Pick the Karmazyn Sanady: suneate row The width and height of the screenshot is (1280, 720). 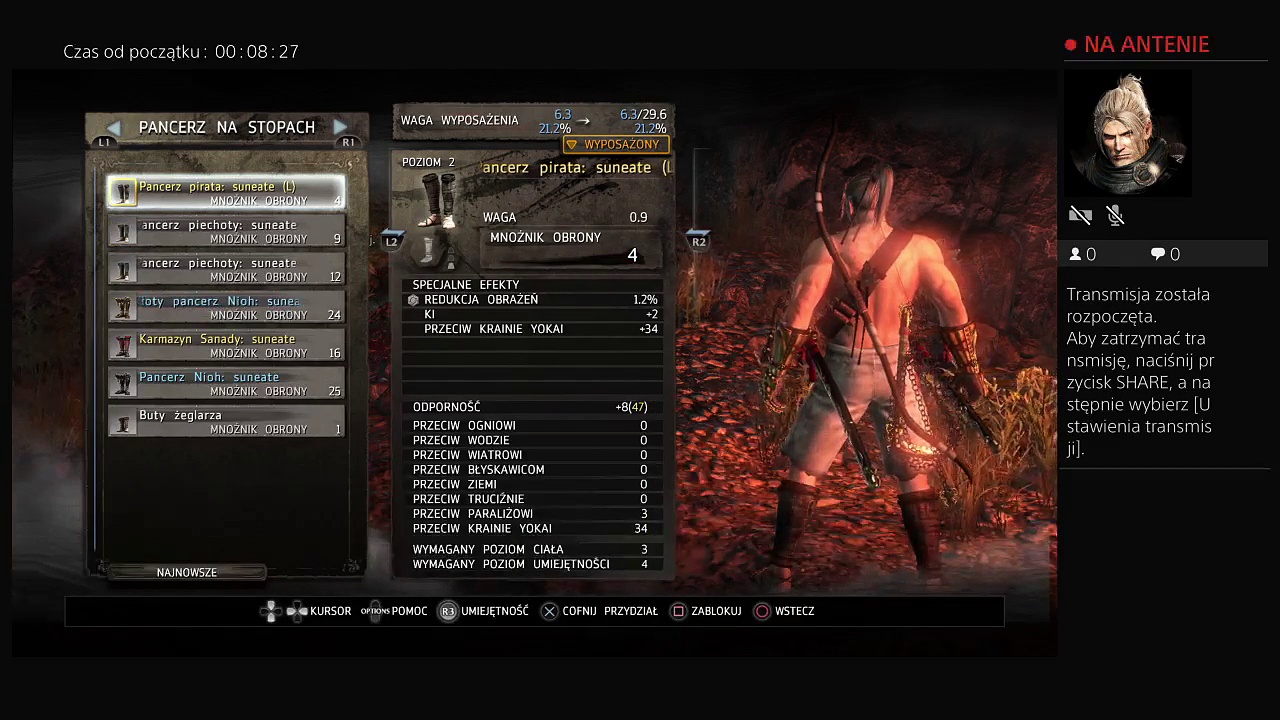226,345
